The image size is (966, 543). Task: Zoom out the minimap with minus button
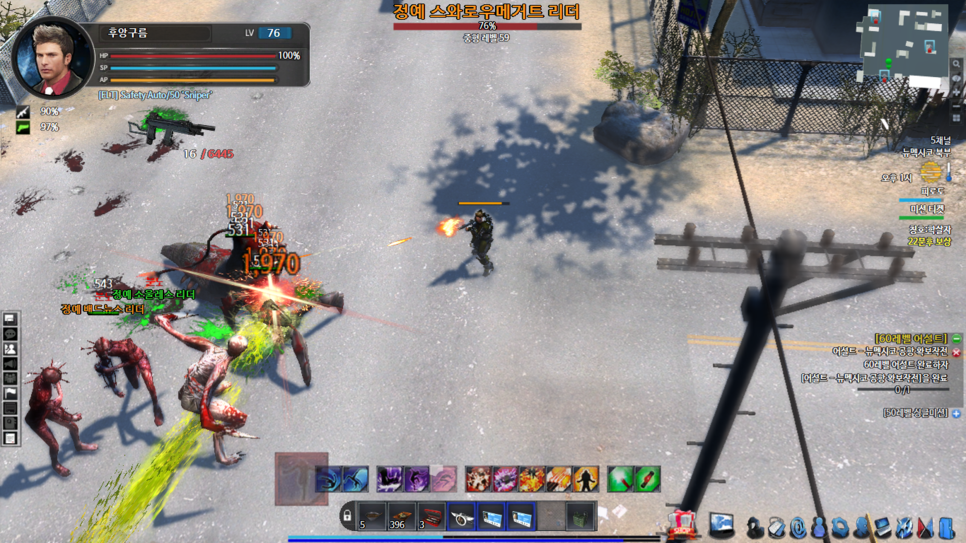[x=957, y=104]
